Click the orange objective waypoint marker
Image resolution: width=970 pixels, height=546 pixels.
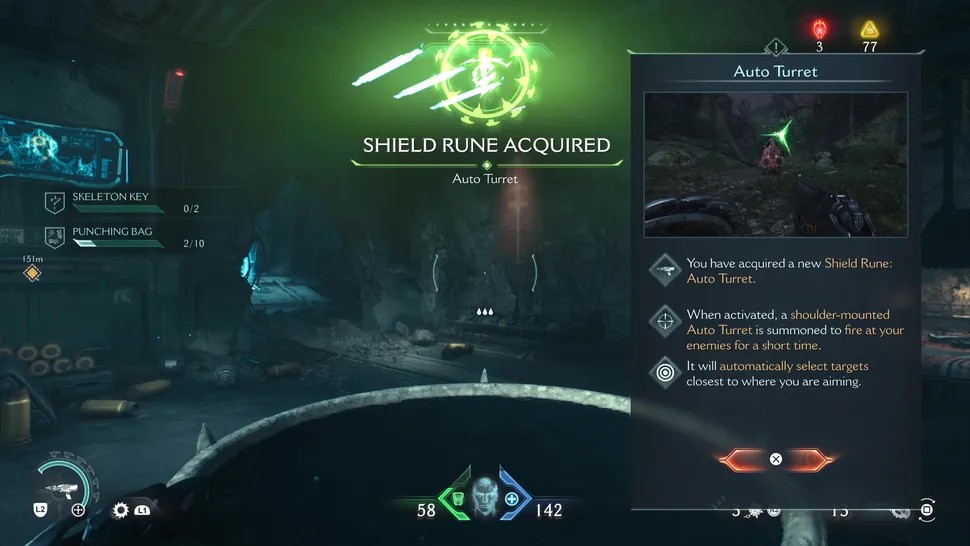[x=33, y=273]
